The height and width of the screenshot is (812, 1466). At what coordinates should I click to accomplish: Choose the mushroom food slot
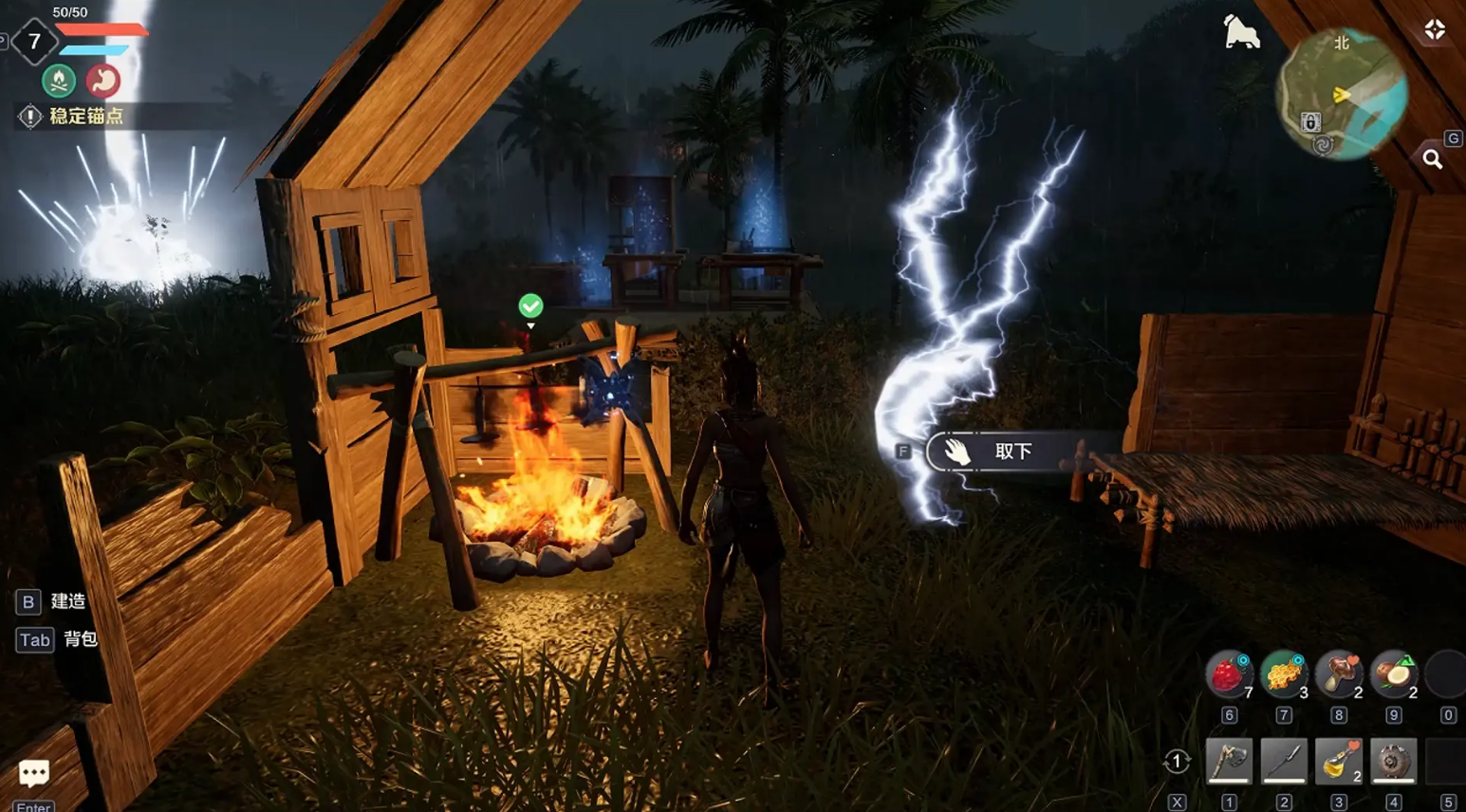(1339, 674)
